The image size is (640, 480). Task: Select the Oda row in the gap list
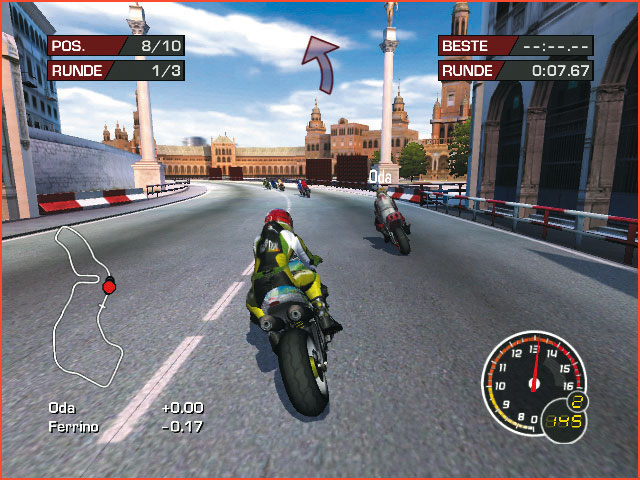pos(125,408)
